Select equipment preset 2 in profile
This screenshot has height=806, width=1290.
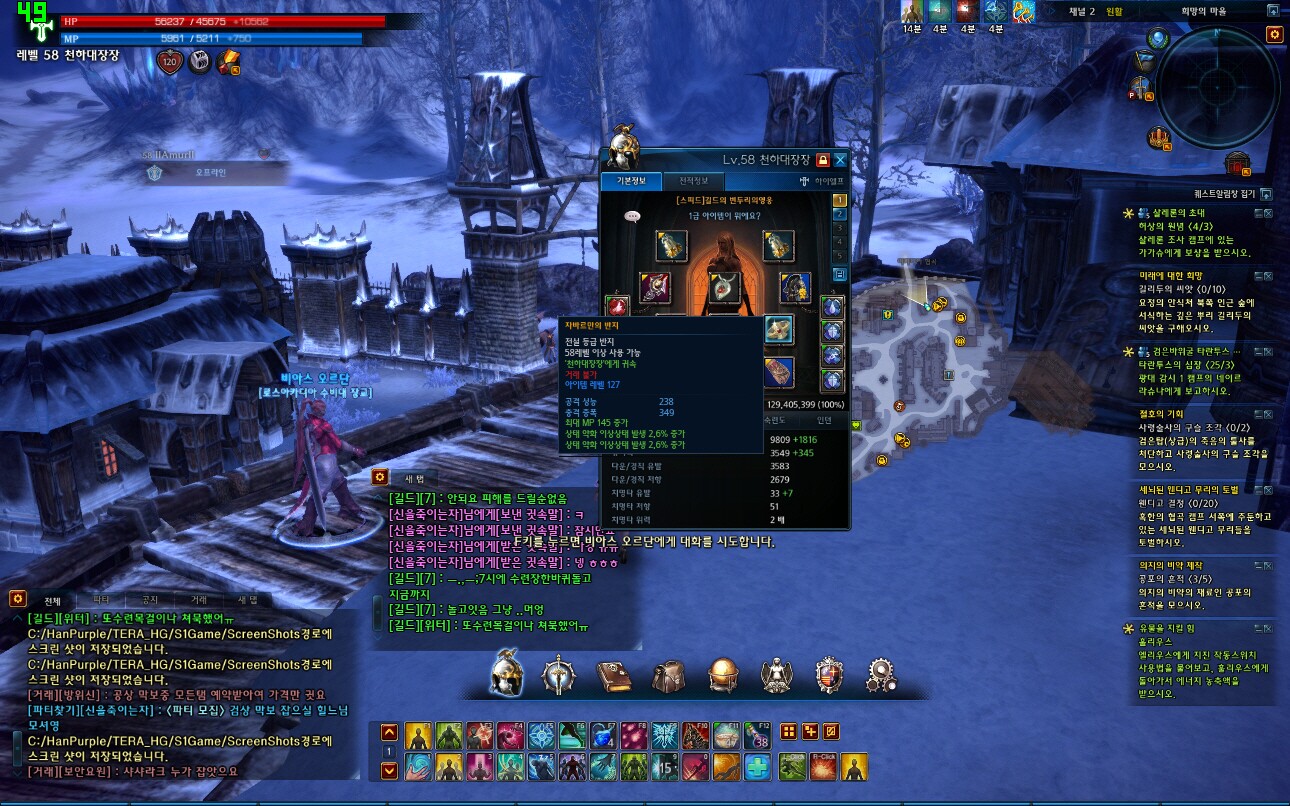(x=840, y=214)
